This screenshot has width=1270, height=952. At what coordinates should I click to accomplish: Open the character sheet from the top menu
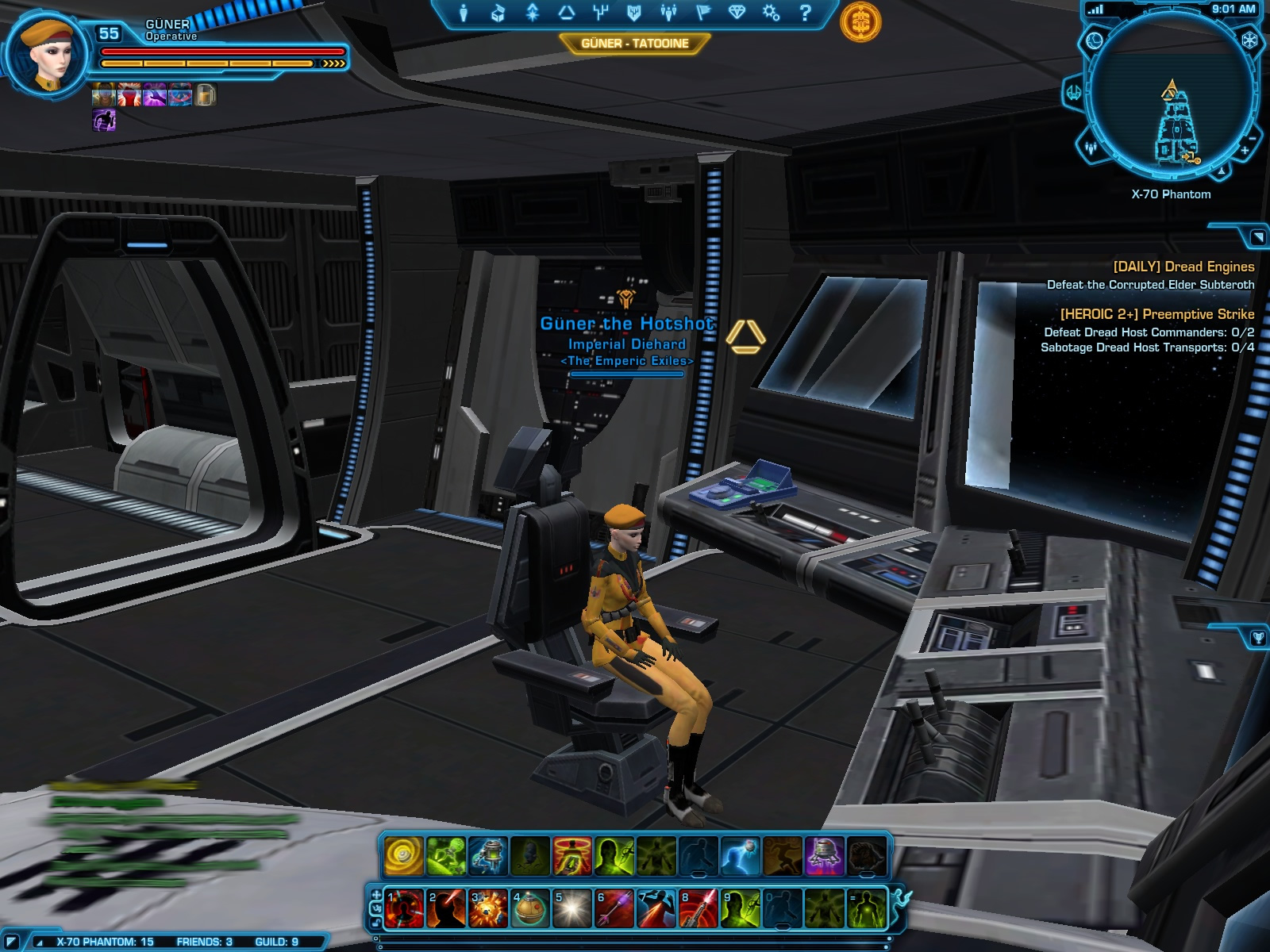[x=464, y=13]
